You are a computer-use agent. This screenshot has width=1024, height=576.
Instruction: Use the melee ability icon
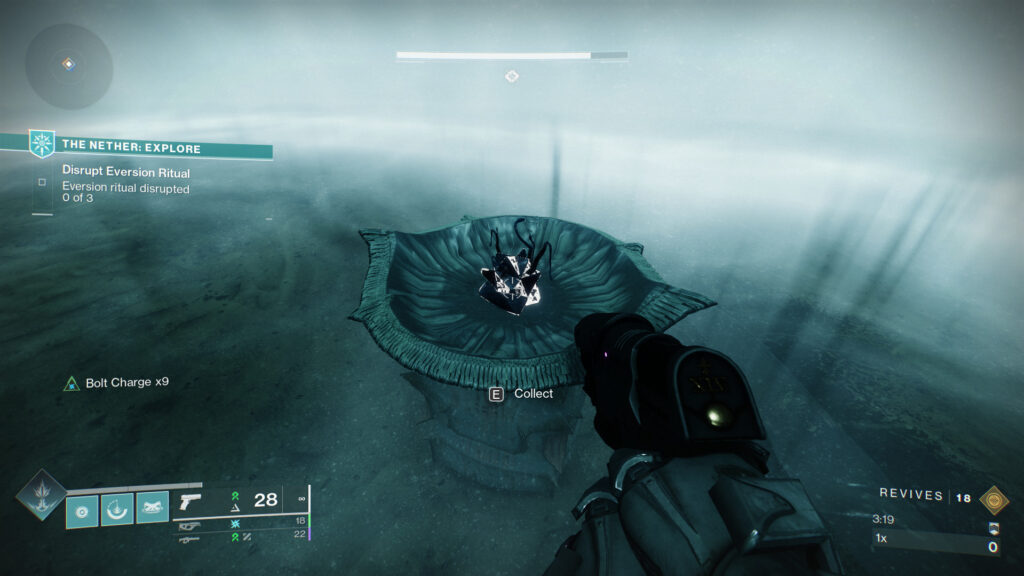118,509
